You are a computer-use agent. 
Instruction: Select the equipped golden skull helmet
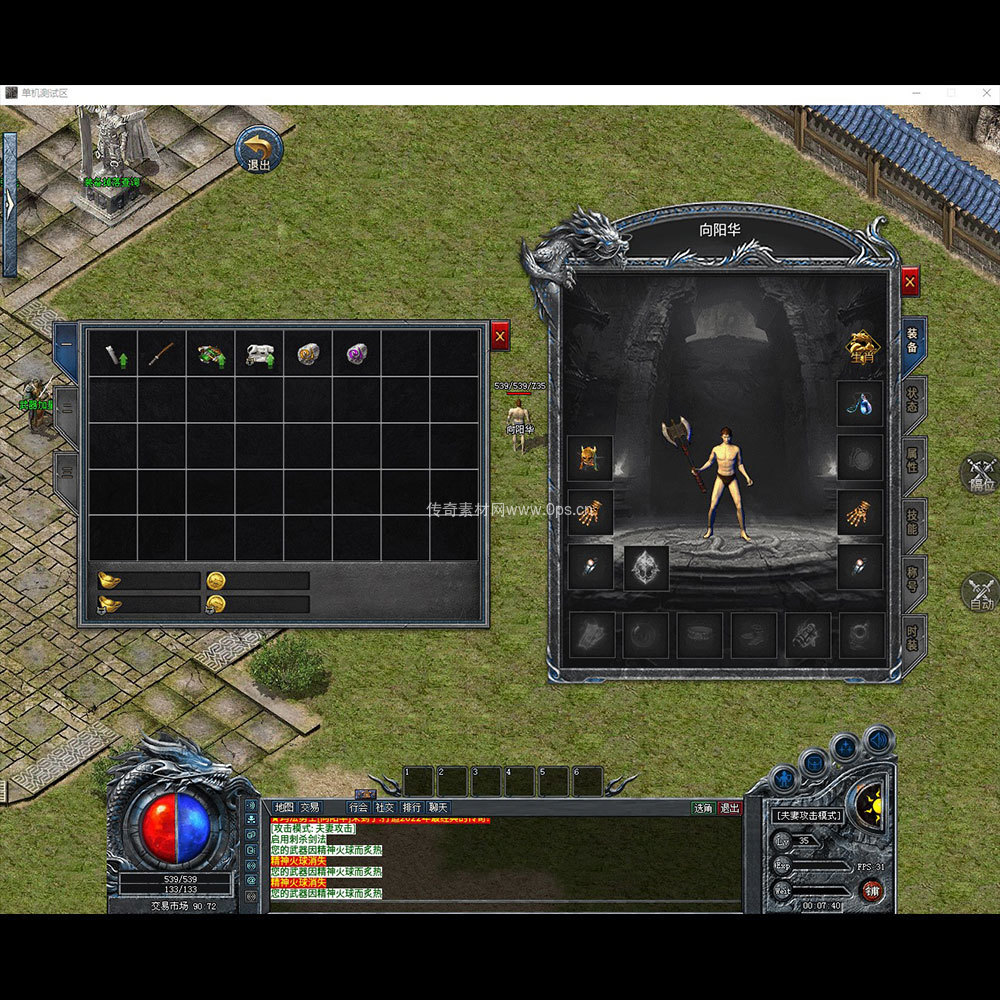coord(590,458)
